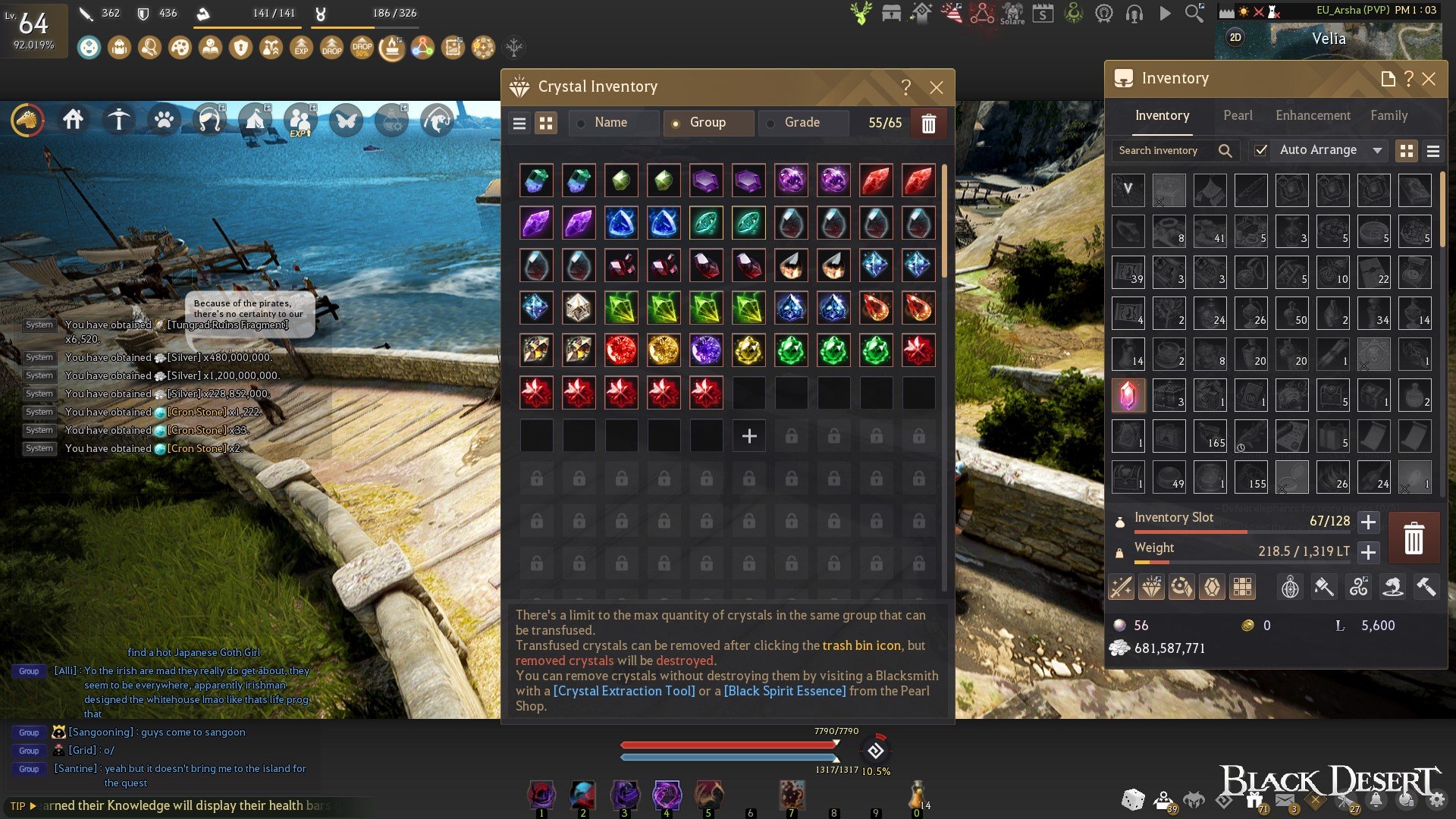
Task: Add inventory slots with plus button
Action: [x=1368, y=522]
